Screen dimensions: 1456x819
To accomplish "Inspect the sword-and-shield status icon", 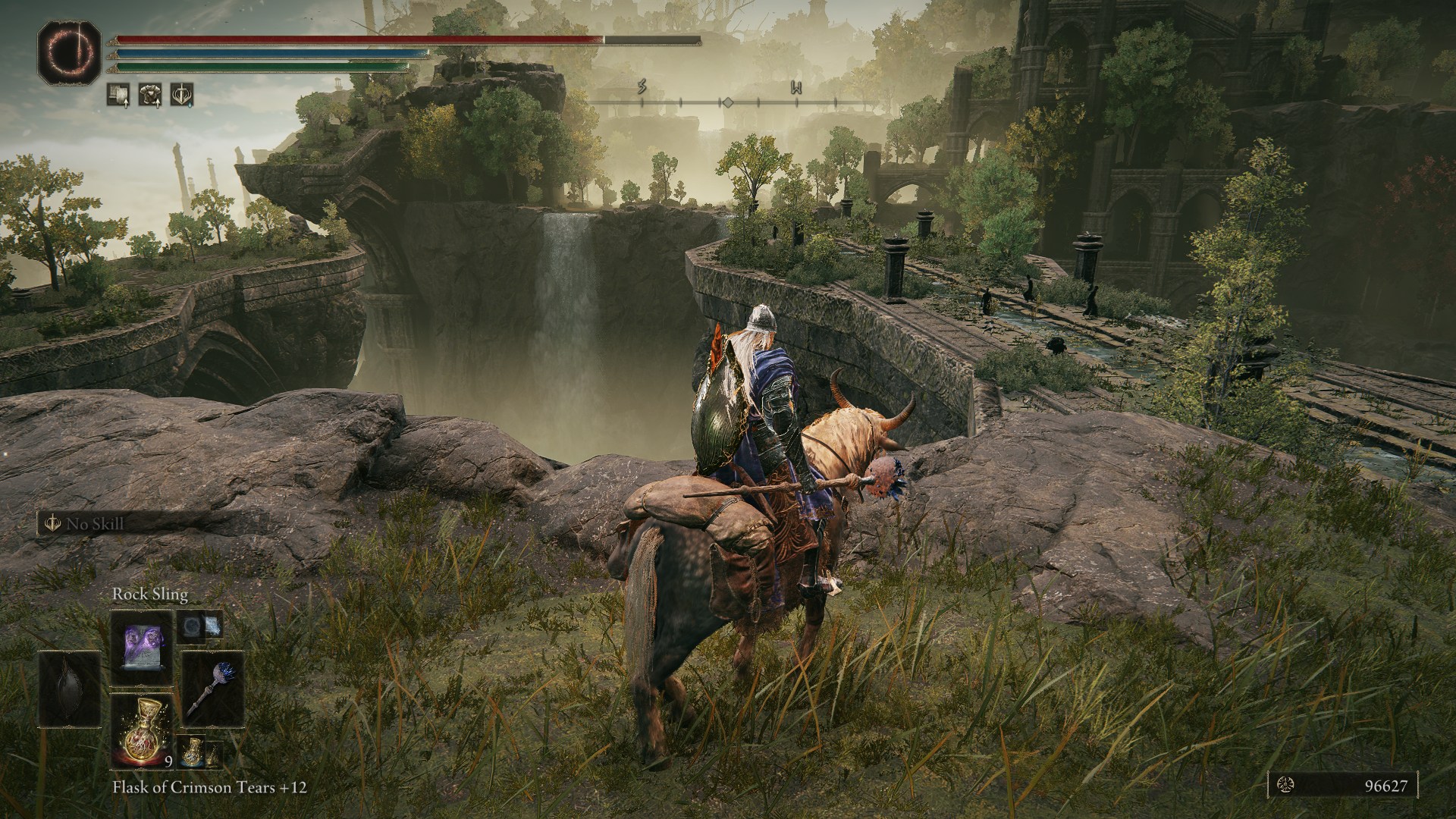I will (182, 94).
